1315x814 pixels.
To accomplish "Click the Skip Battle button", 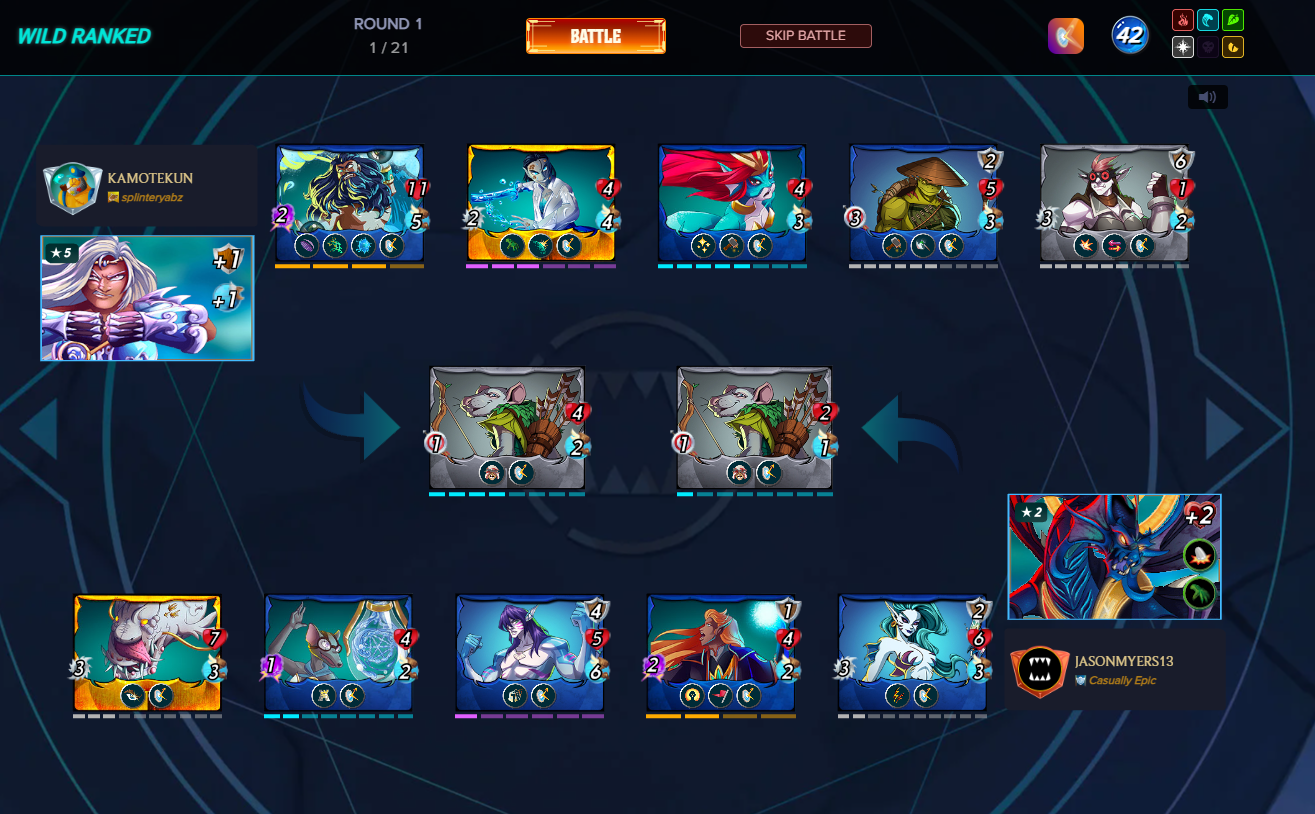I will click(805, 36).
